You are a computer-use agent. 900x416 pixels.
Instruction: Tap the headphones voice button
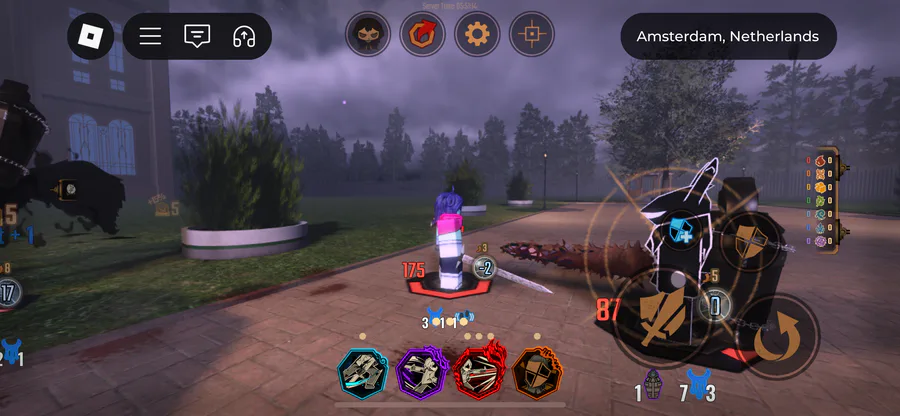[243, 37]
